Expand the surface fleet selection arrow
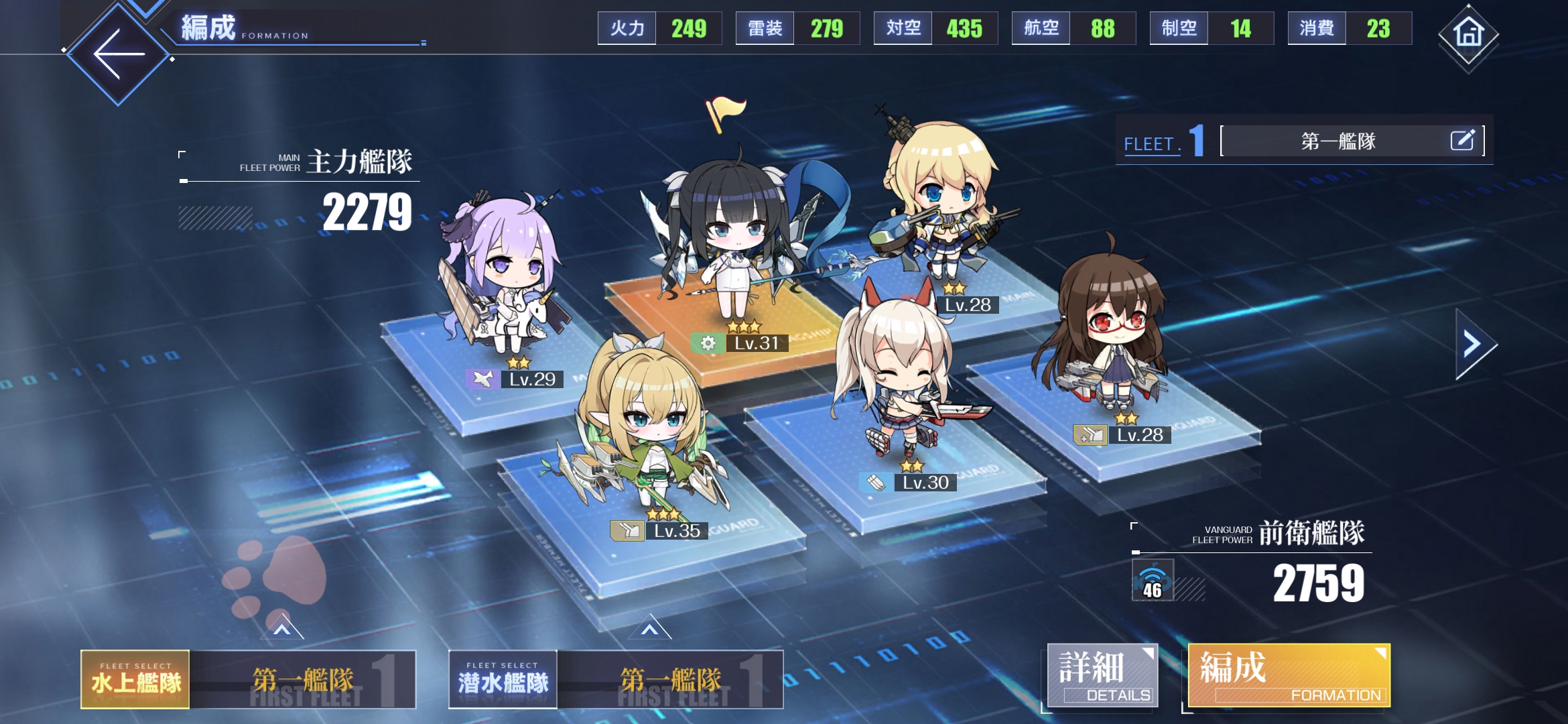 [x=282, y=629]
